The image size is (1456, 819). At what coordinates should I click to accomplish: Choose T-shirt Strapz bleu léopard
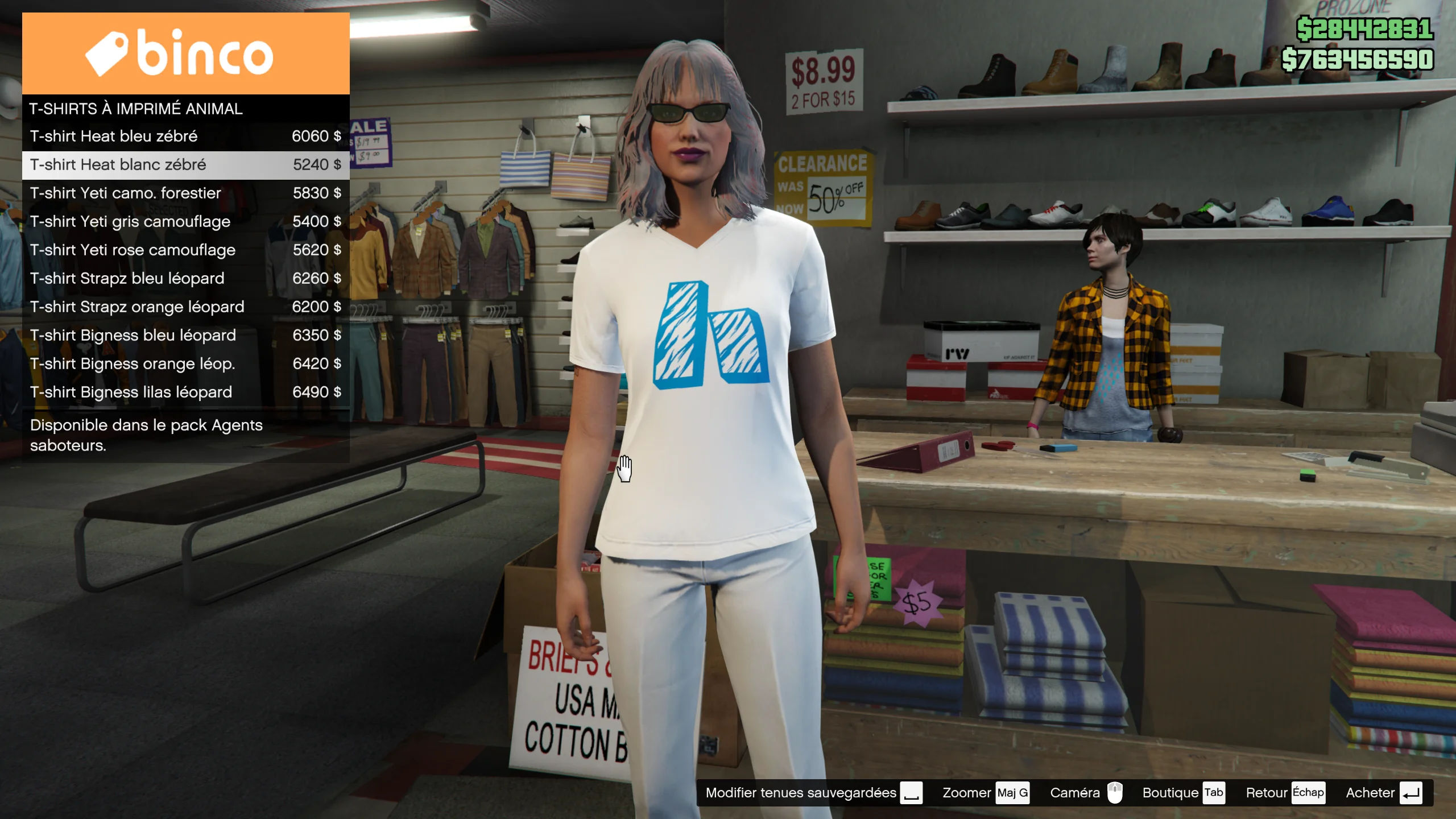tap(185, 279)
